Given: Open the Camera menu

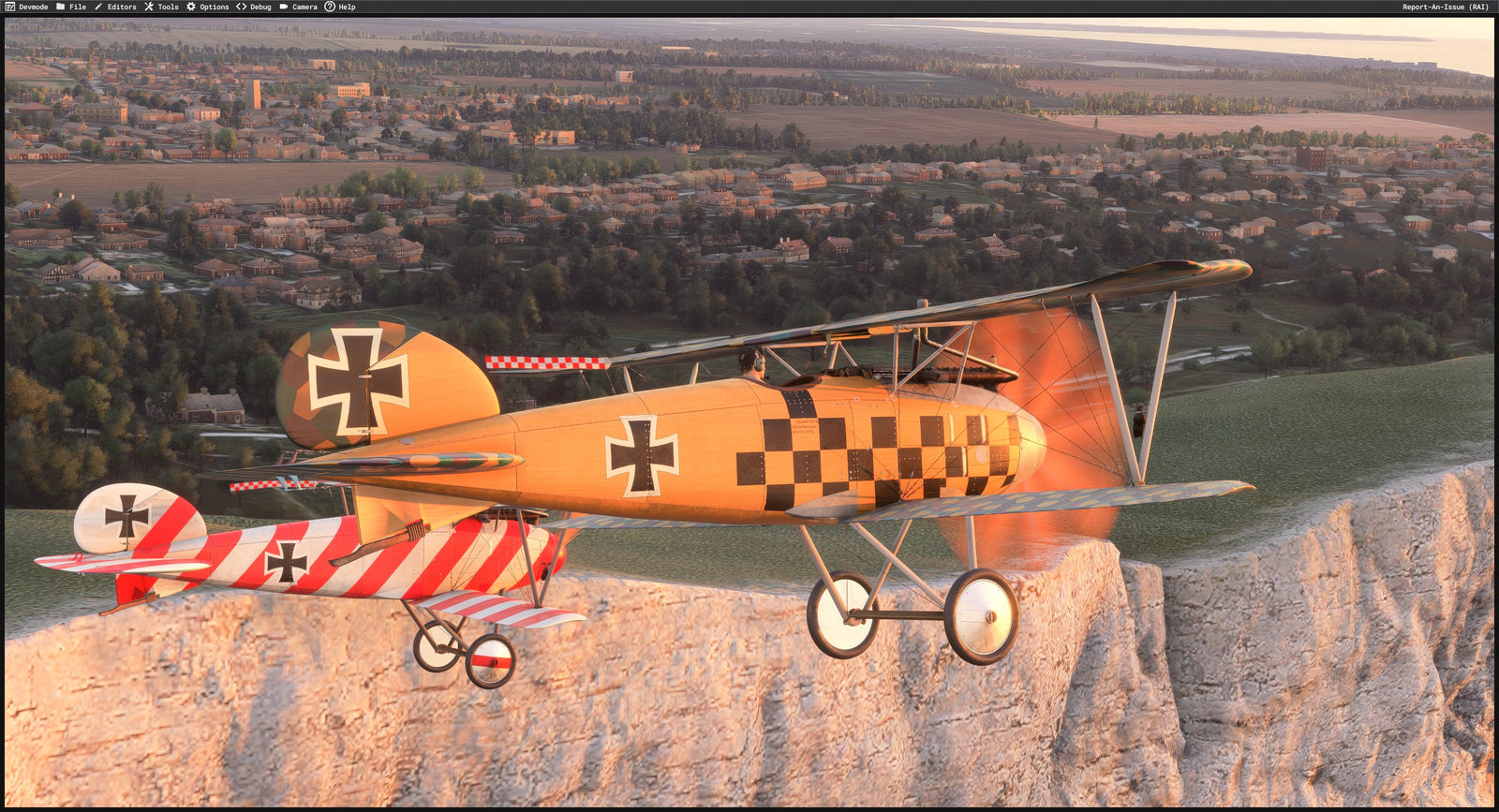Looking at the screenshot, I should click(298, 7).
